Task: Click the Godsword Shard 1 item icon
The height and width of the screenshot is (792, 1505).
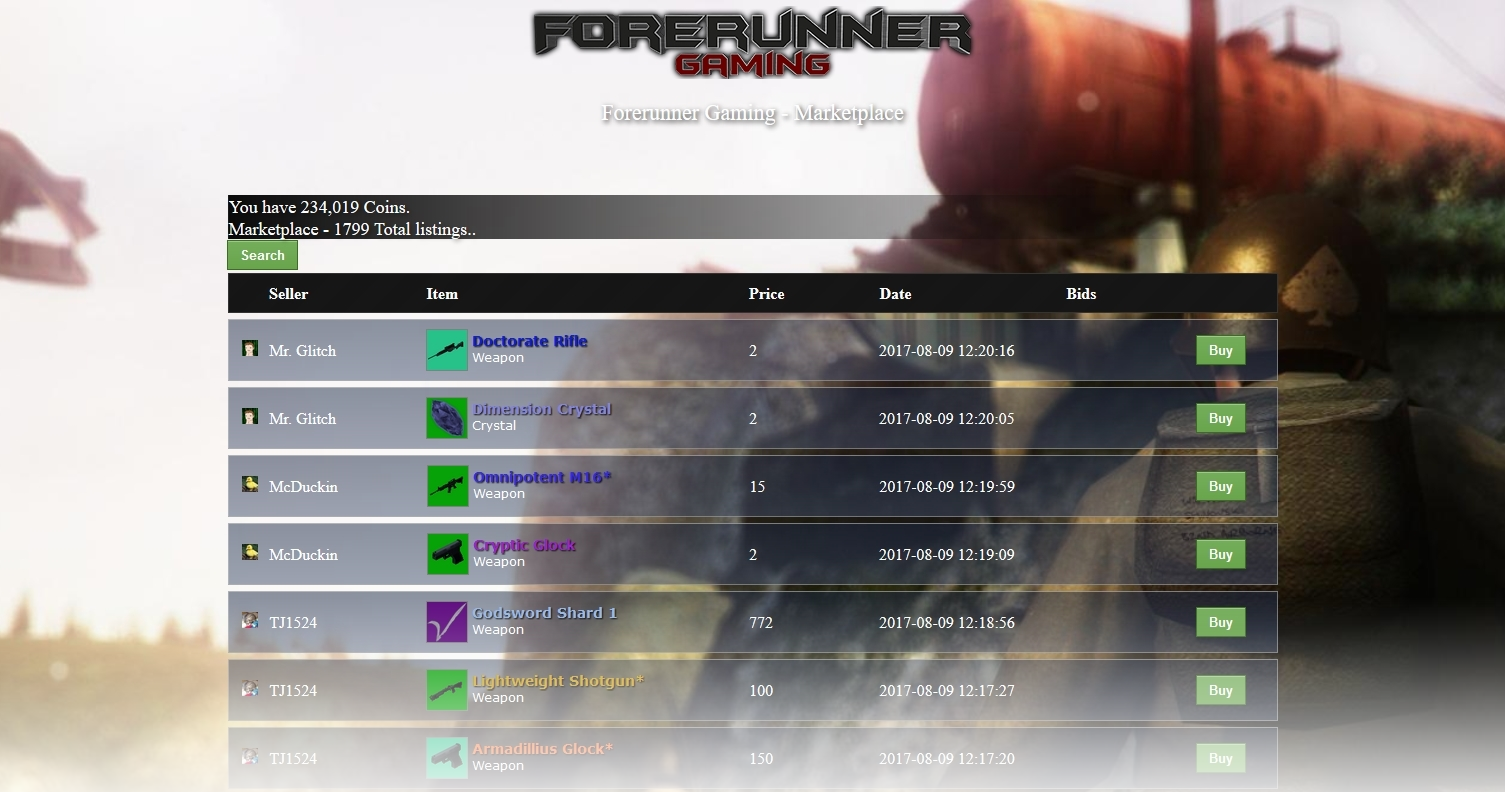Action: (447, 621)
